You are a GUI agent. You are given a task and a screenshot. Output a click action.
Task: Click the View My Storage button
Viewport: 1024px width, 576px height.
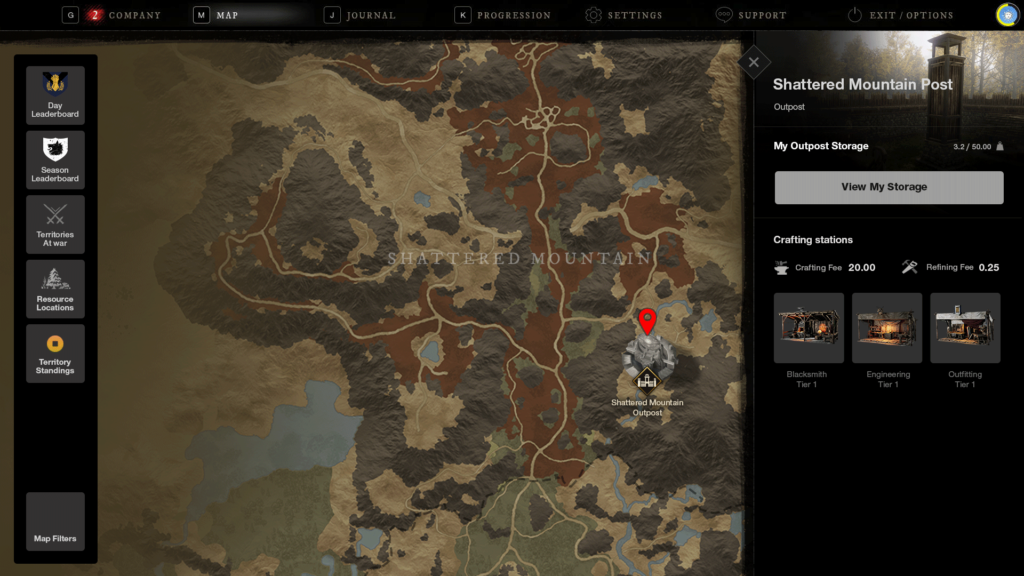click(x=888, y=187)
